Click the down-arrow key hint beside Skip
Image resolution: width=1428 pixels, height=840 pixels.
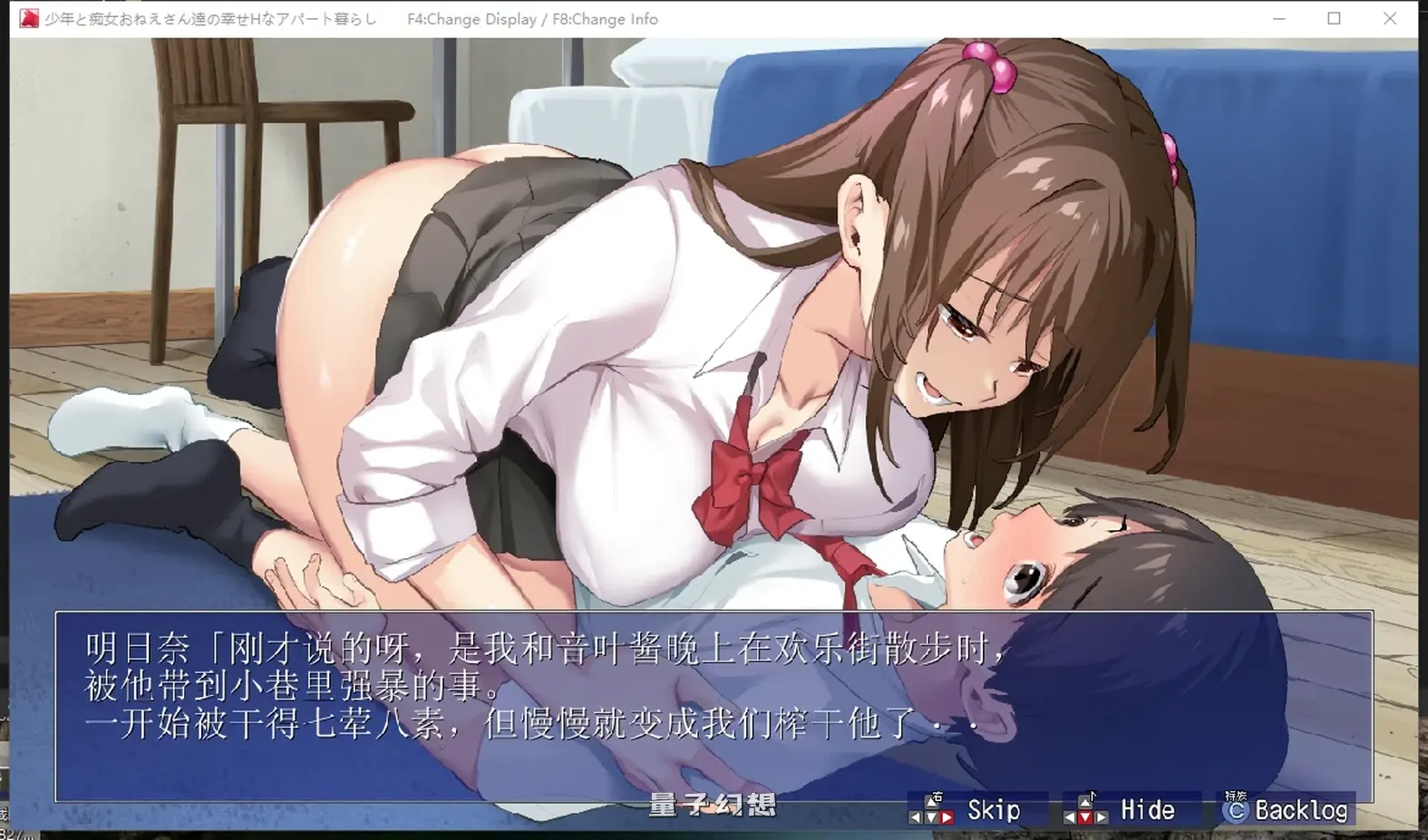click(x=931, y=816)
